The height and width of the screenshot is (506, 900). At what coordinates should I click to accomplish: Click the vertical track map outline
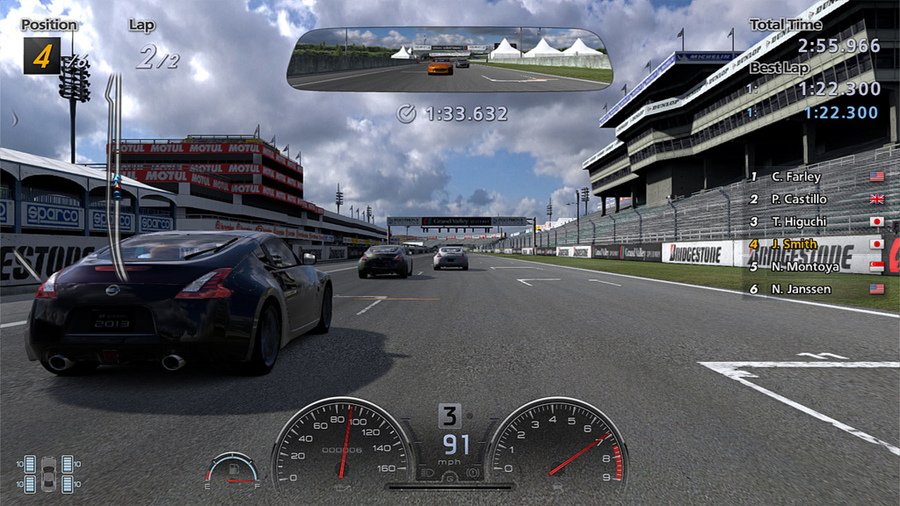coord(115,175)
